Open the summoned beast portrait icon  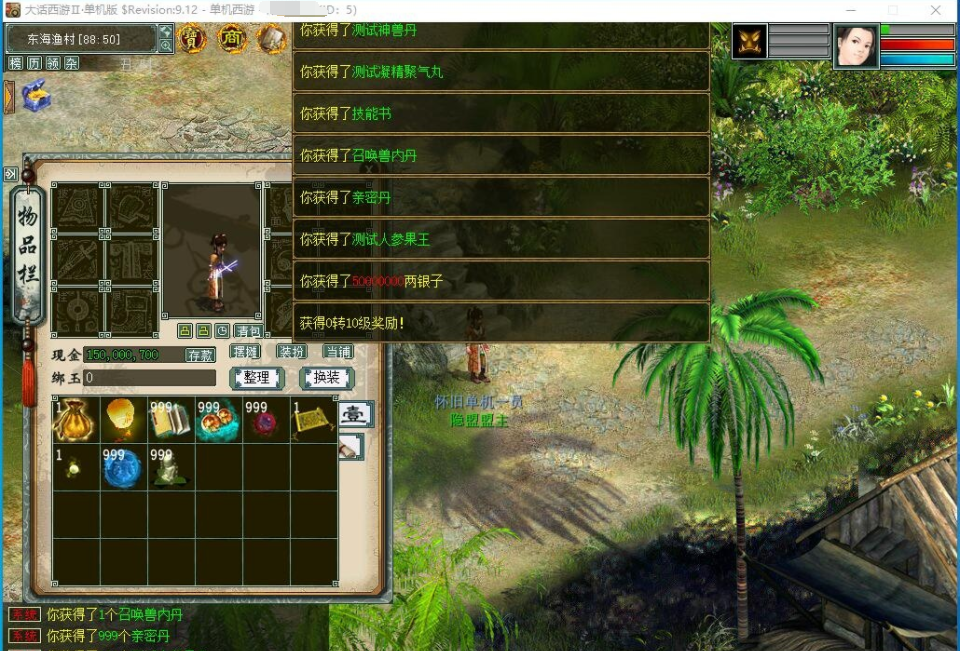(x=749, y=42)
